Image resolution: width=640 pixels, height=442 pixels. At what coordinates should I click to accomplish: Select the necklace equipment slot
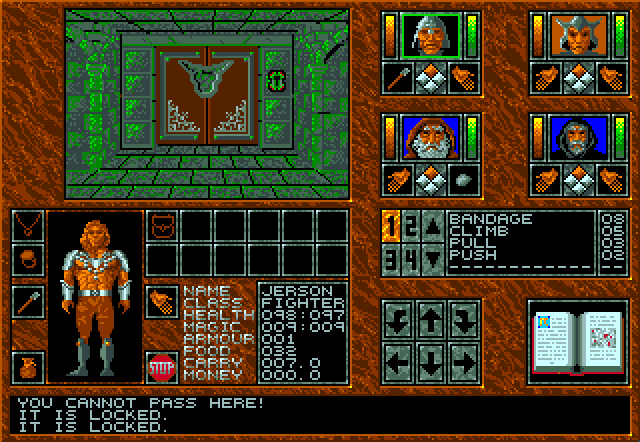[28, 227]
